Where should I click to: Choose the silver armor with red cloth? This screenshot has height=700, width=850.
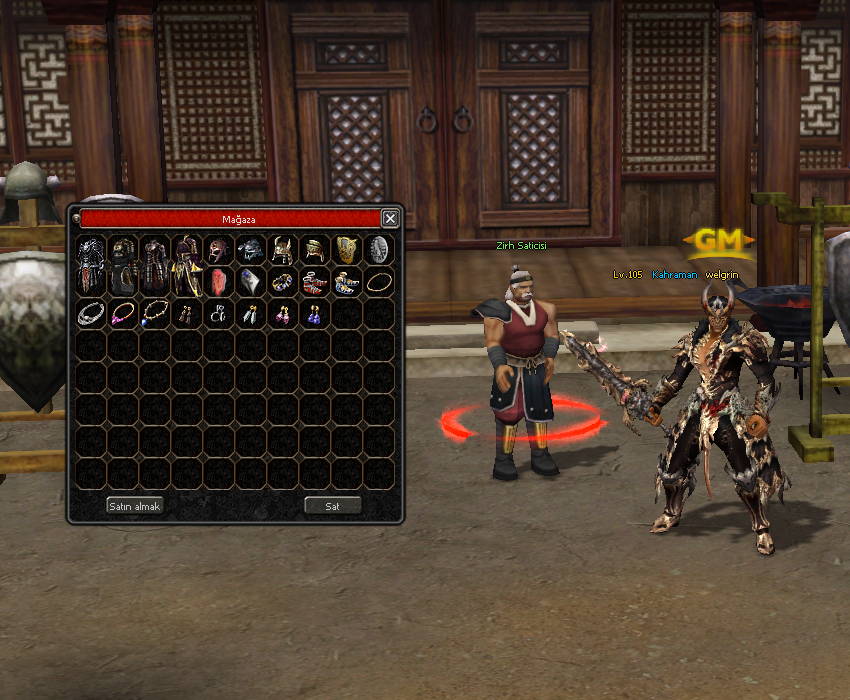click(x=91, y=263)
